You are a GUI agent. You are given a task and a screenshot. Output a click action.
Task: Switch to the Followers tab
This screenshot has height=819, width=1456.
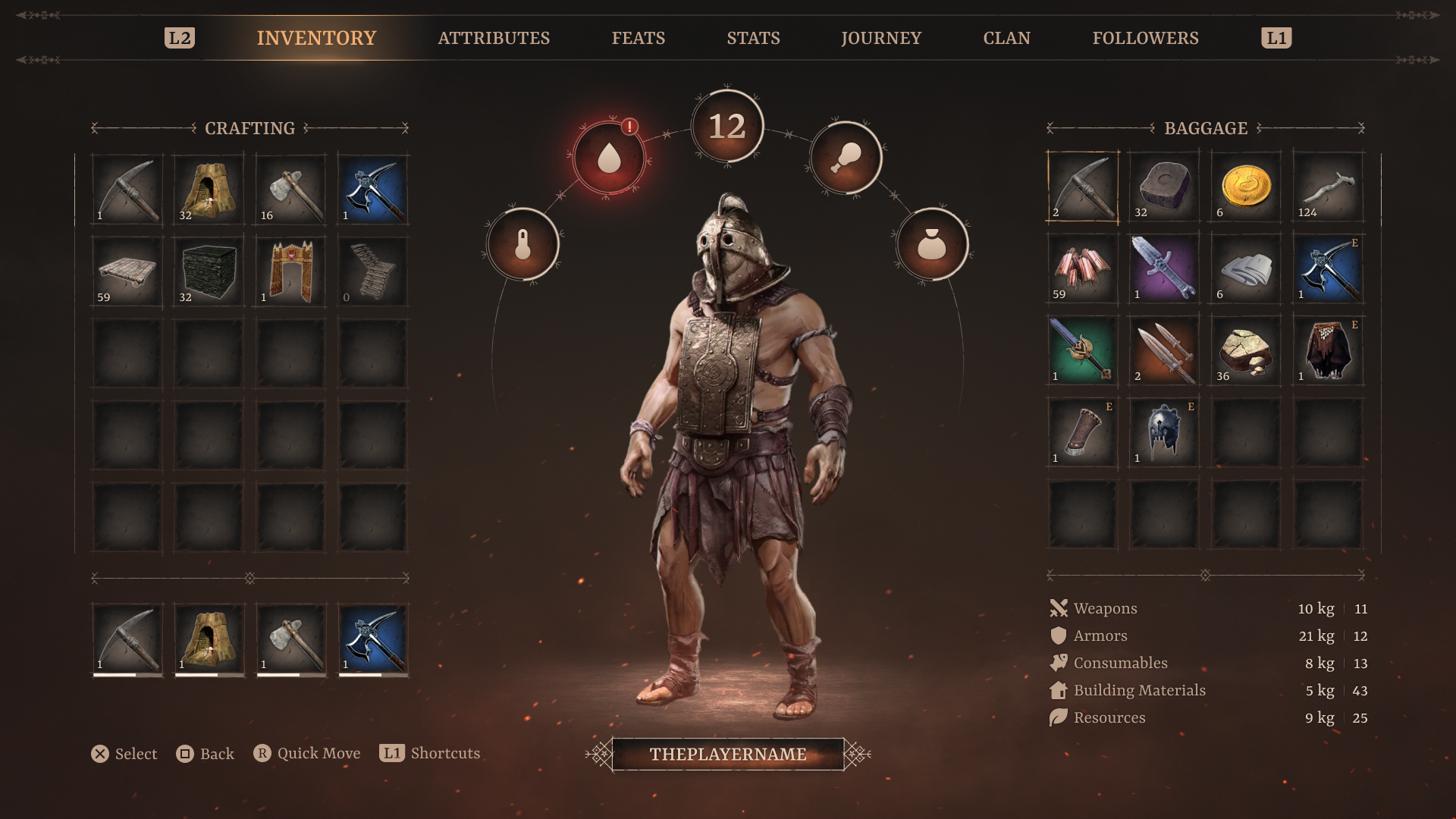pyautogui.click(x=1145, y=38)
